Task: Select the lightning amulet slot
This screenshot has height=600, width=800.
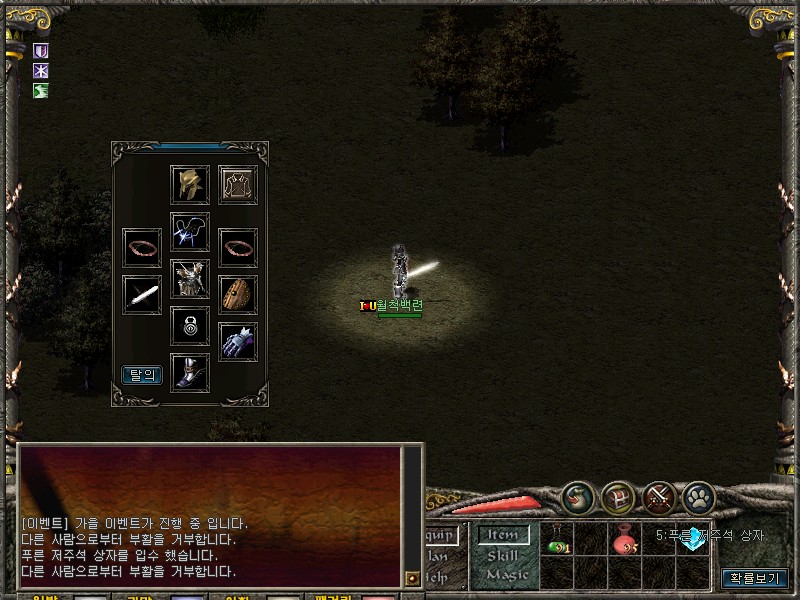Action: coord(190,232)
